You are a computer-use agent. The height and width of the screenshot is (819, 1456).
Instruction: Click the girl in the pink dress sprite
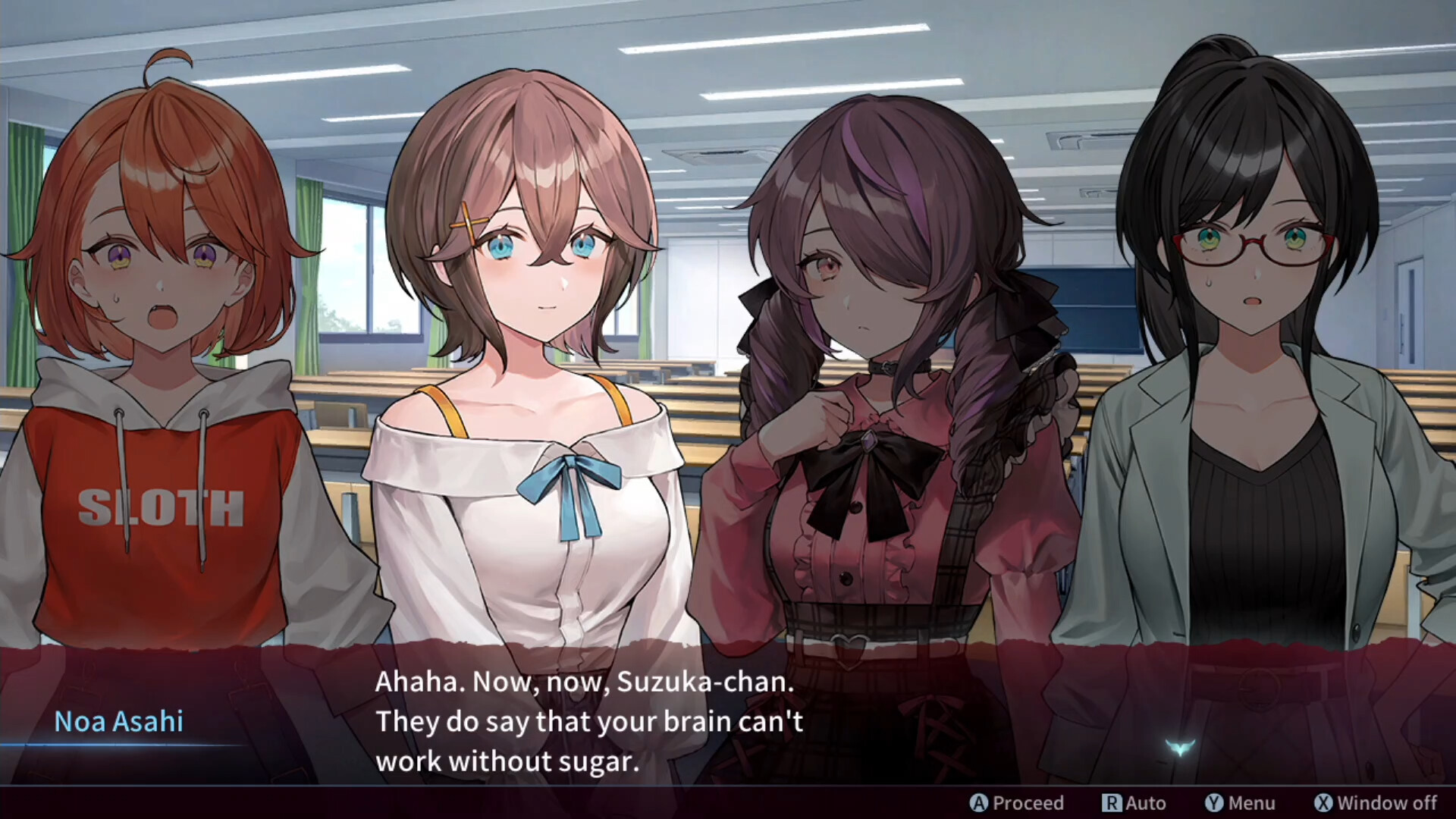[x=864, y=417]
